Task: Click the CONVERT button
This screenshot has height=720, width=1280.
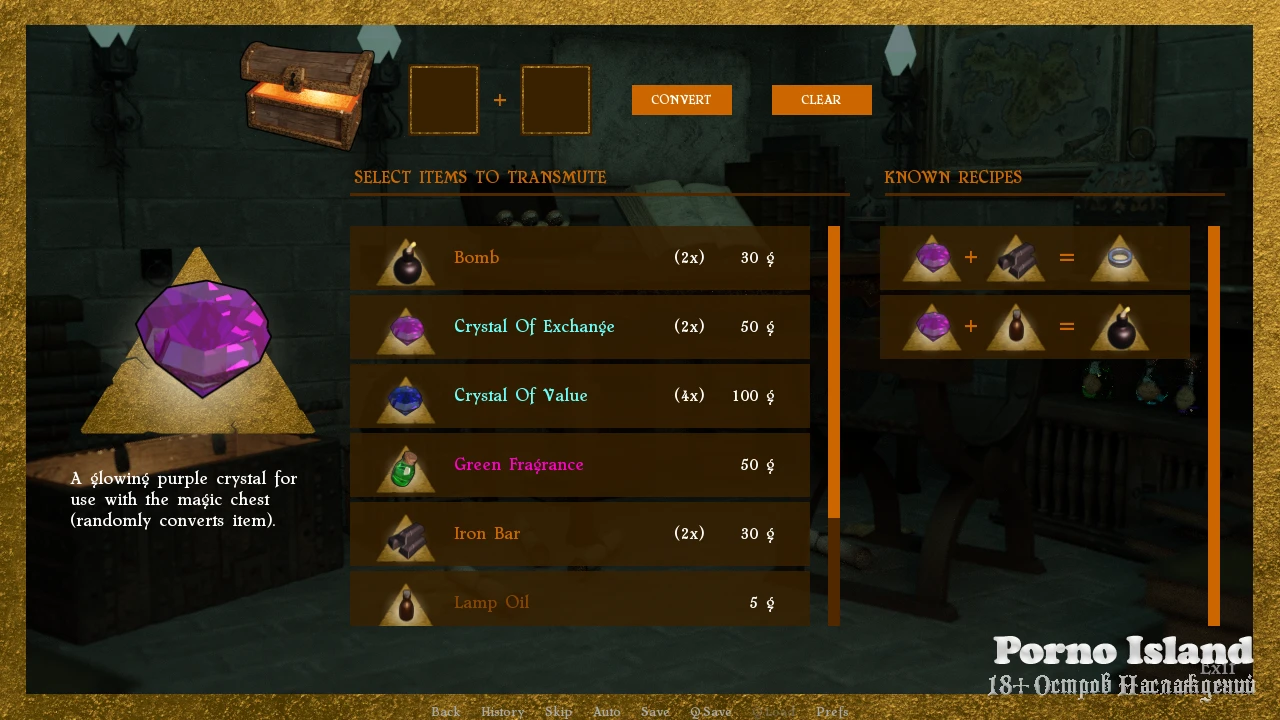Action: 681,100
